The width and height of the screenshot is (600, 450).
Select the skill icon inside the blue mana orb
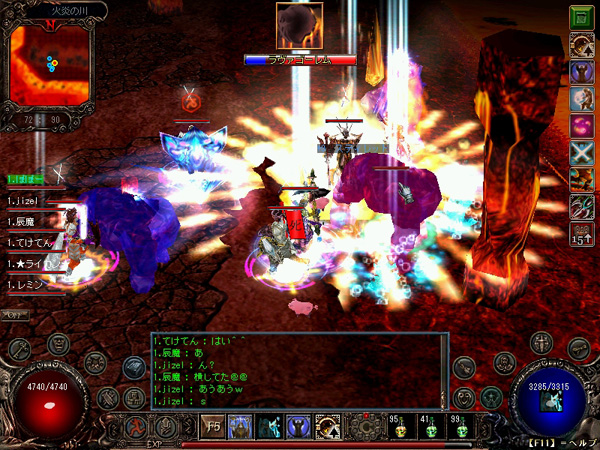click(549, 401)
